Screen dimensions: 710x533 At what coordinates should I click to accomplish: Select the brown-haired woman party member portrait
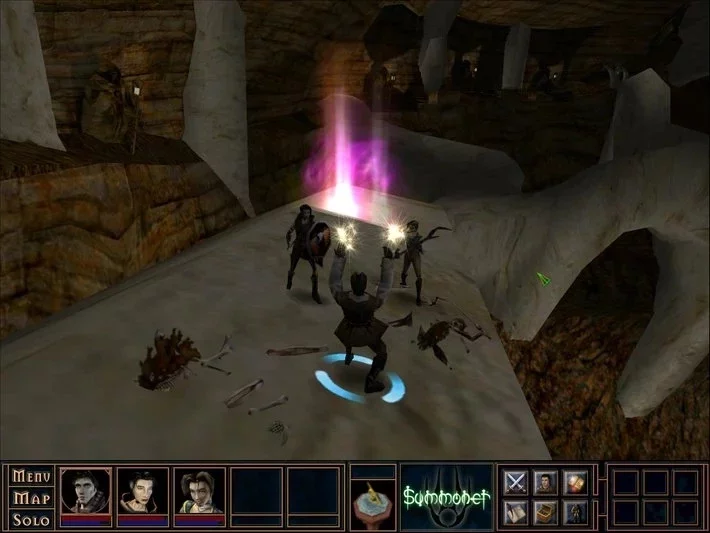[x=201, y=491]
